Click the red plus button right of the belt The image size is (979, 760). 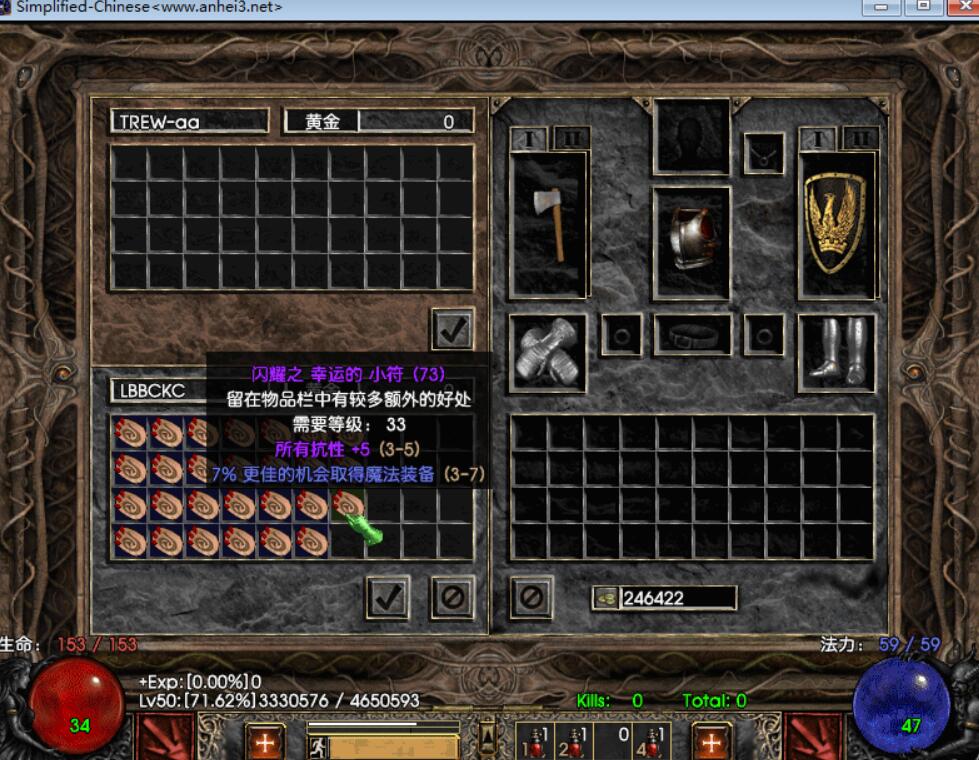tap(711, 743)
